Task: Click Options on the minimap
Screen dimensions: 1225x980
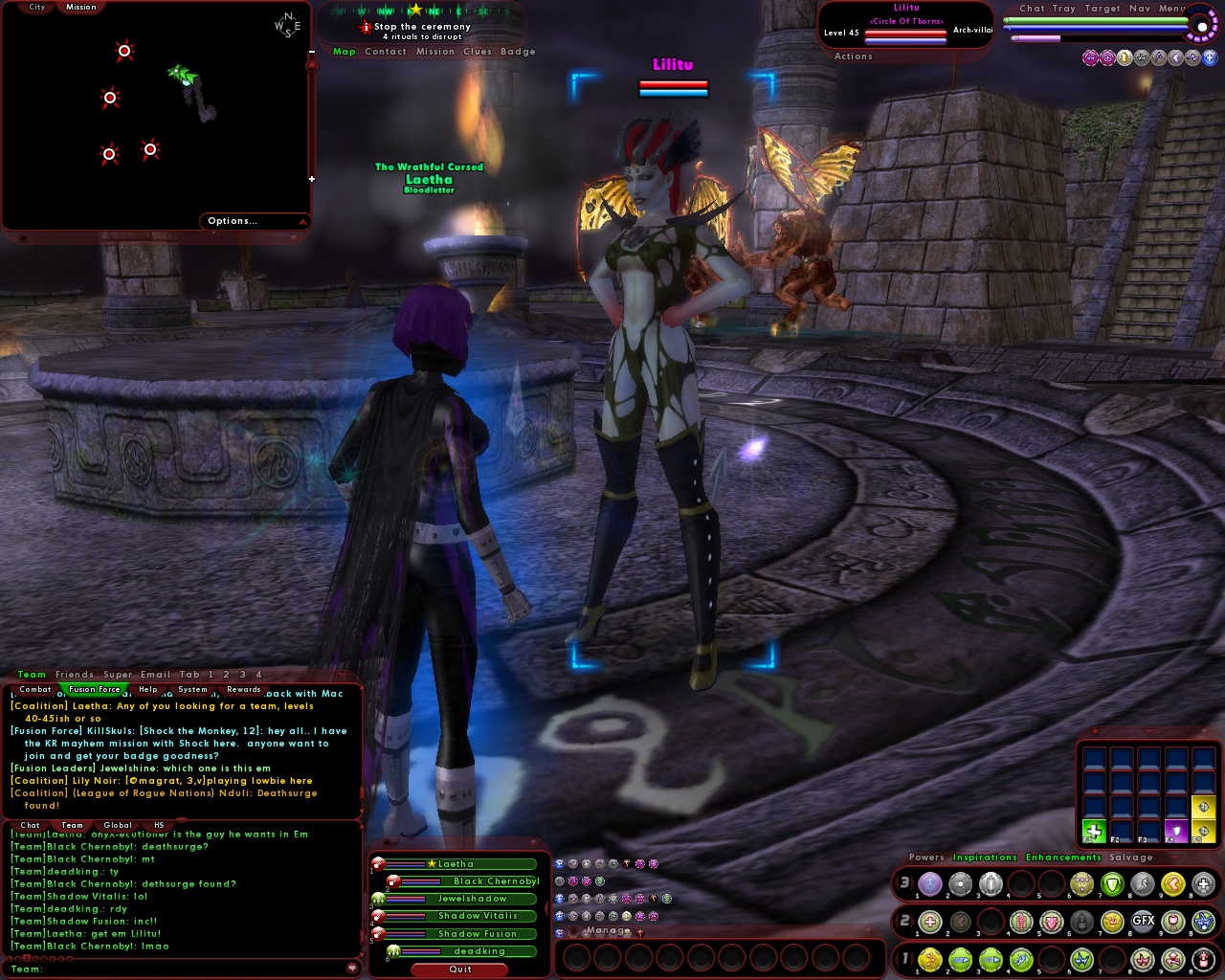Action: tap(232, 220)
